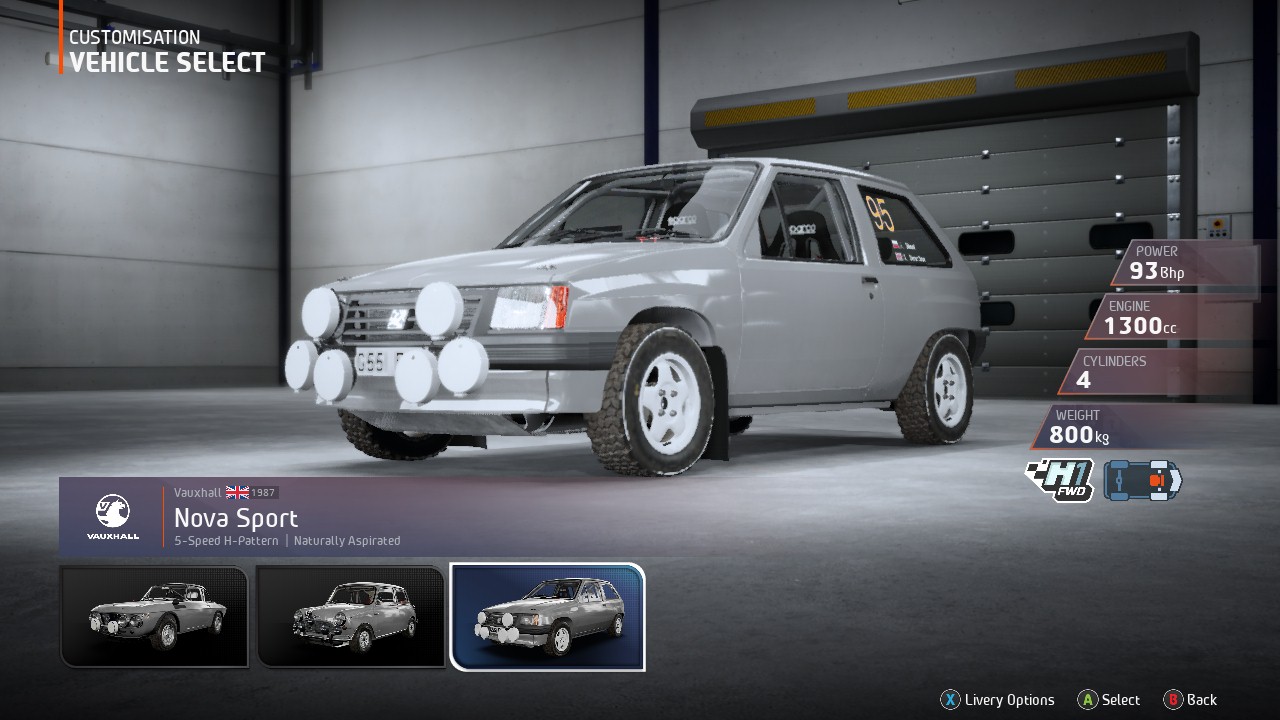Pick the highlighted Nova Sport thumbnail
Screen dimensions: 1280x720
tap(548, 616)
